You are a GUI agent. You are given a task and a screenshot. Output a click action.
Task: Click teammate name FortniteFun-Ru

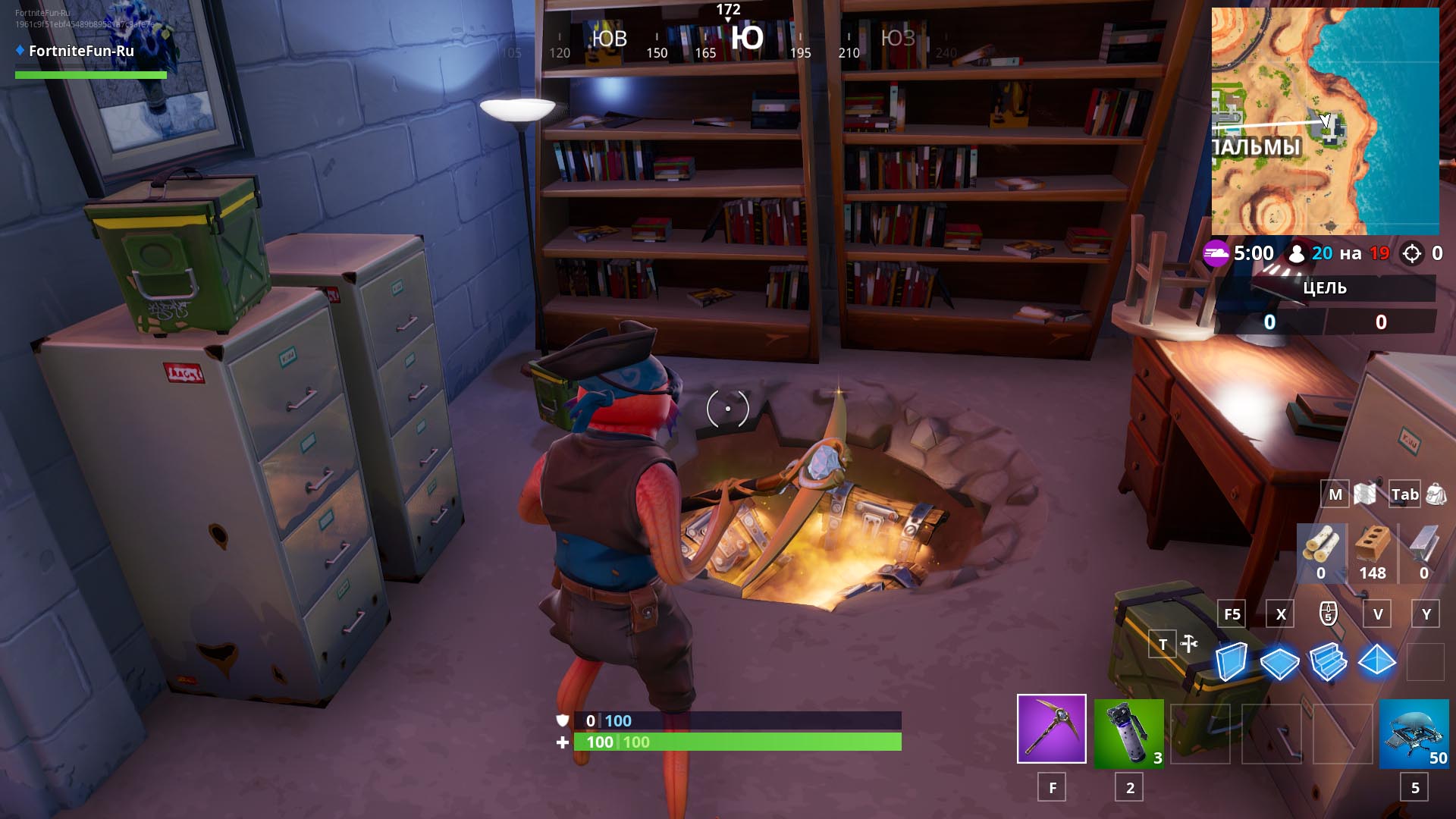pyautogui.click(x=81, y=51)
